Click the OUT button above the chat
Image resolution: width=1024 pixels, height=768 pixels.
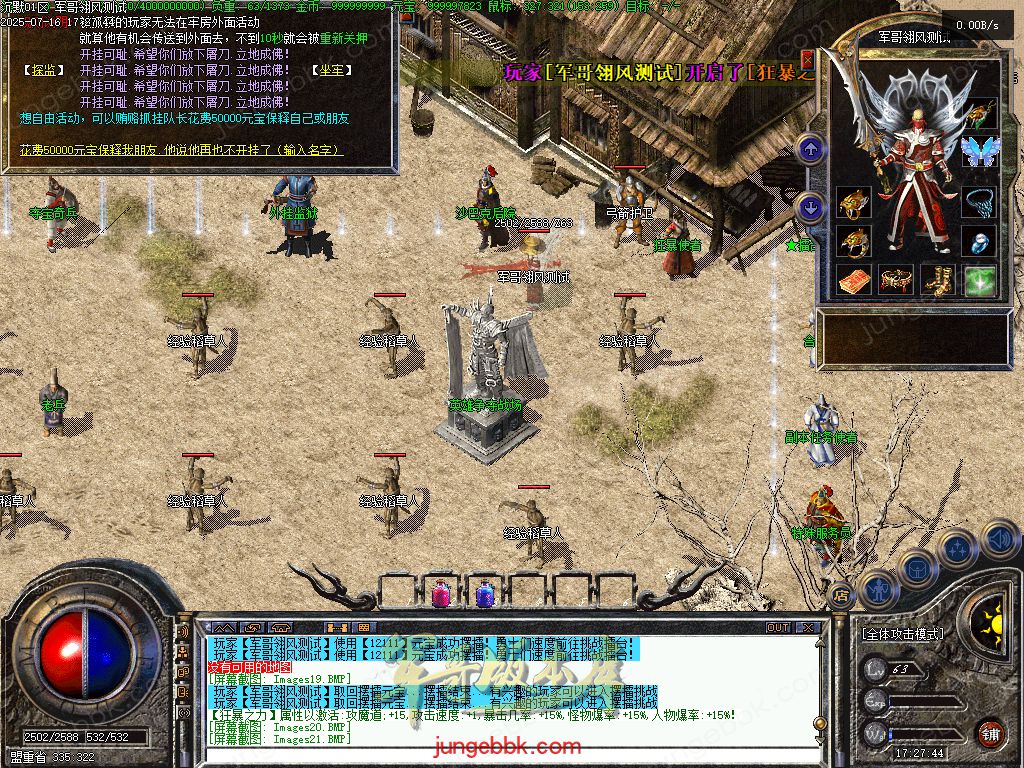click(x=777, y=627)
